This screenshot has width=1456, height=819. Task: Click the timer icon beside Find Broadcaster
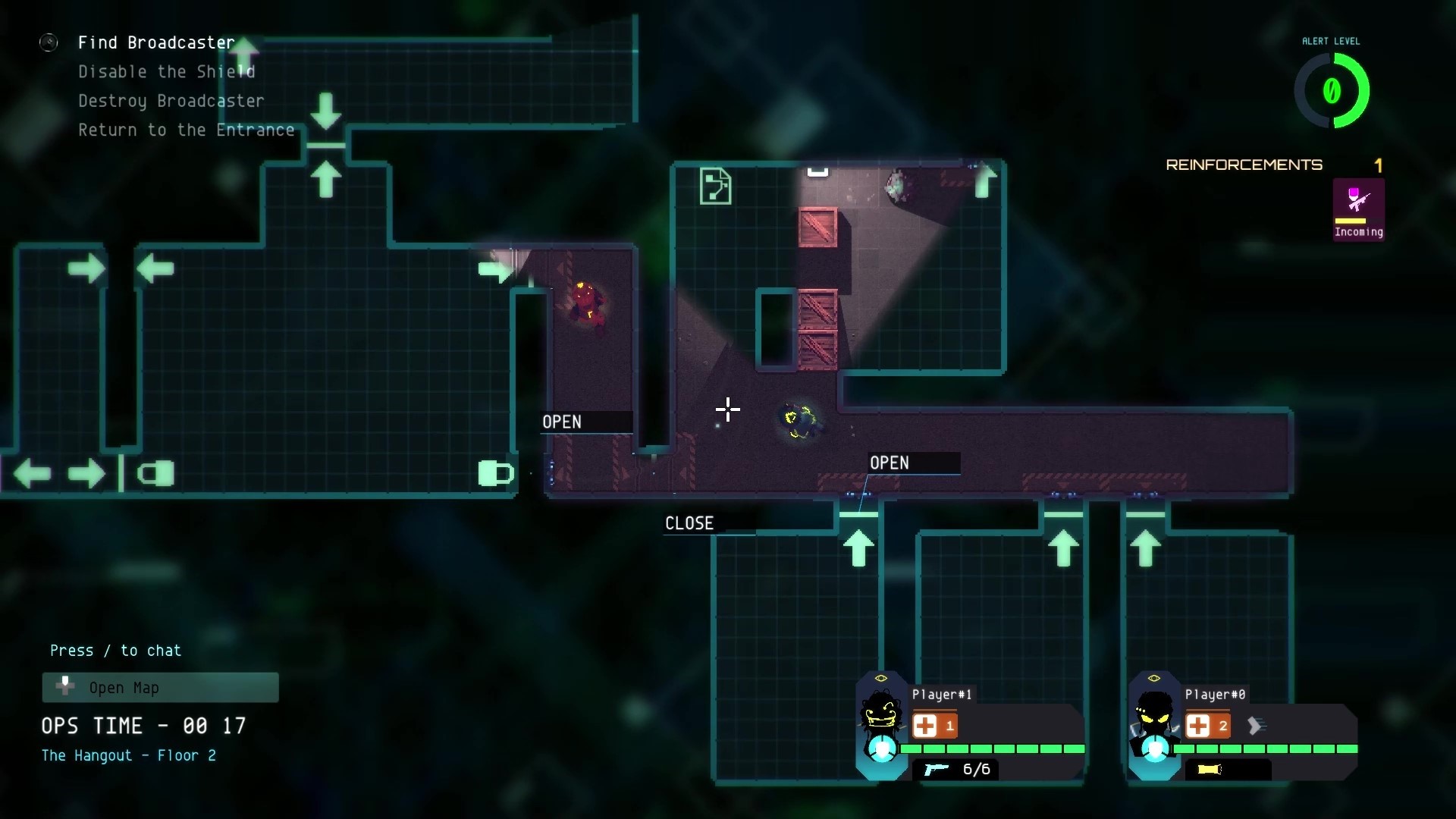pyautogui.click(x=49, y=42)
